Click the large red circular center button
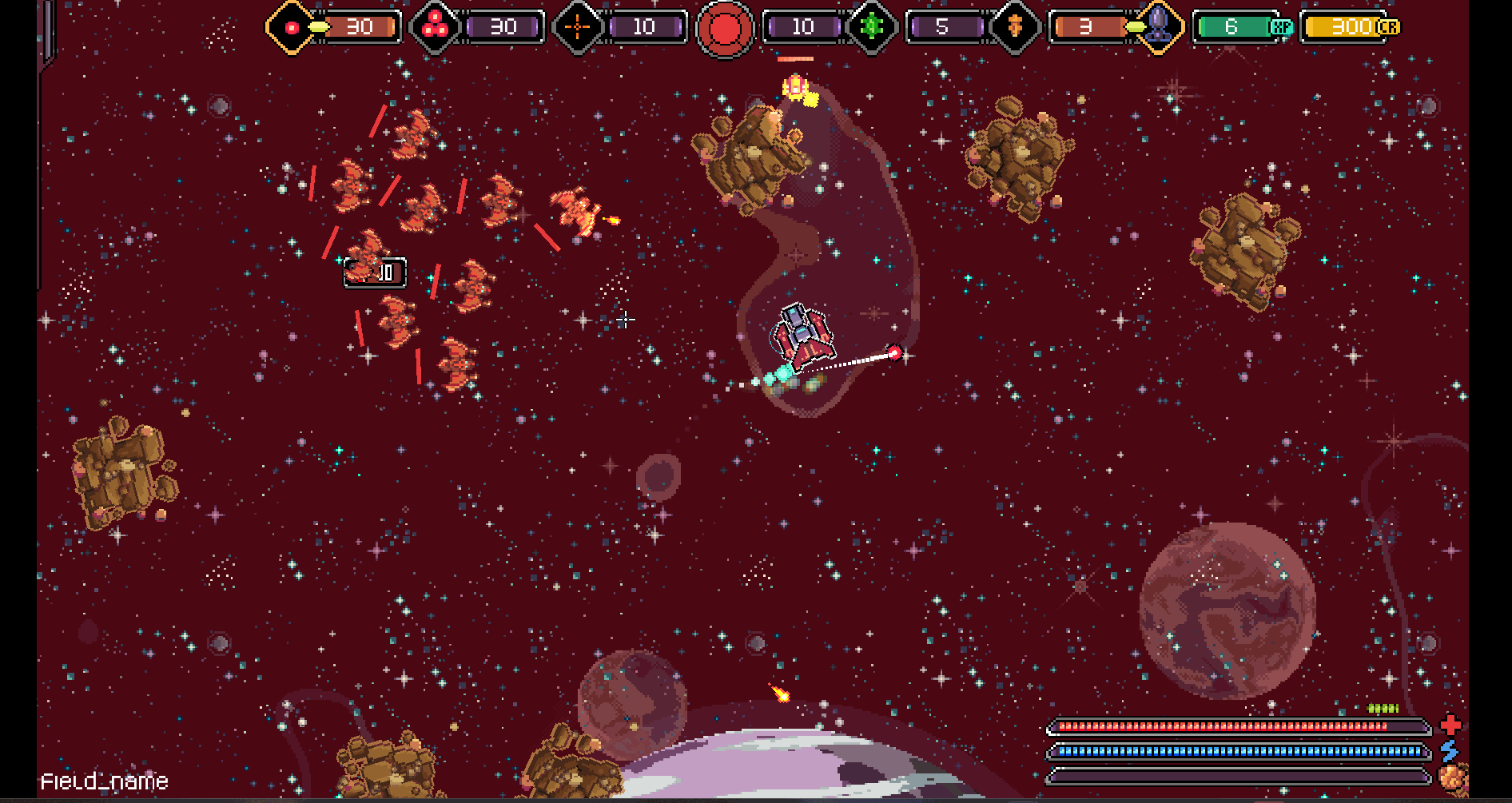 pos(725,29)
